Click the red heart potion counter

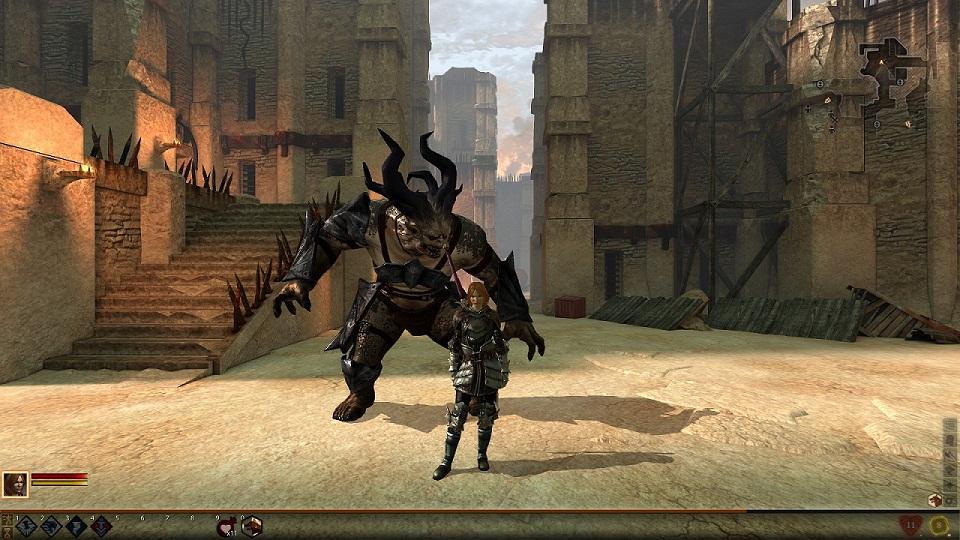pyautogui.click(x=911, y=525)
